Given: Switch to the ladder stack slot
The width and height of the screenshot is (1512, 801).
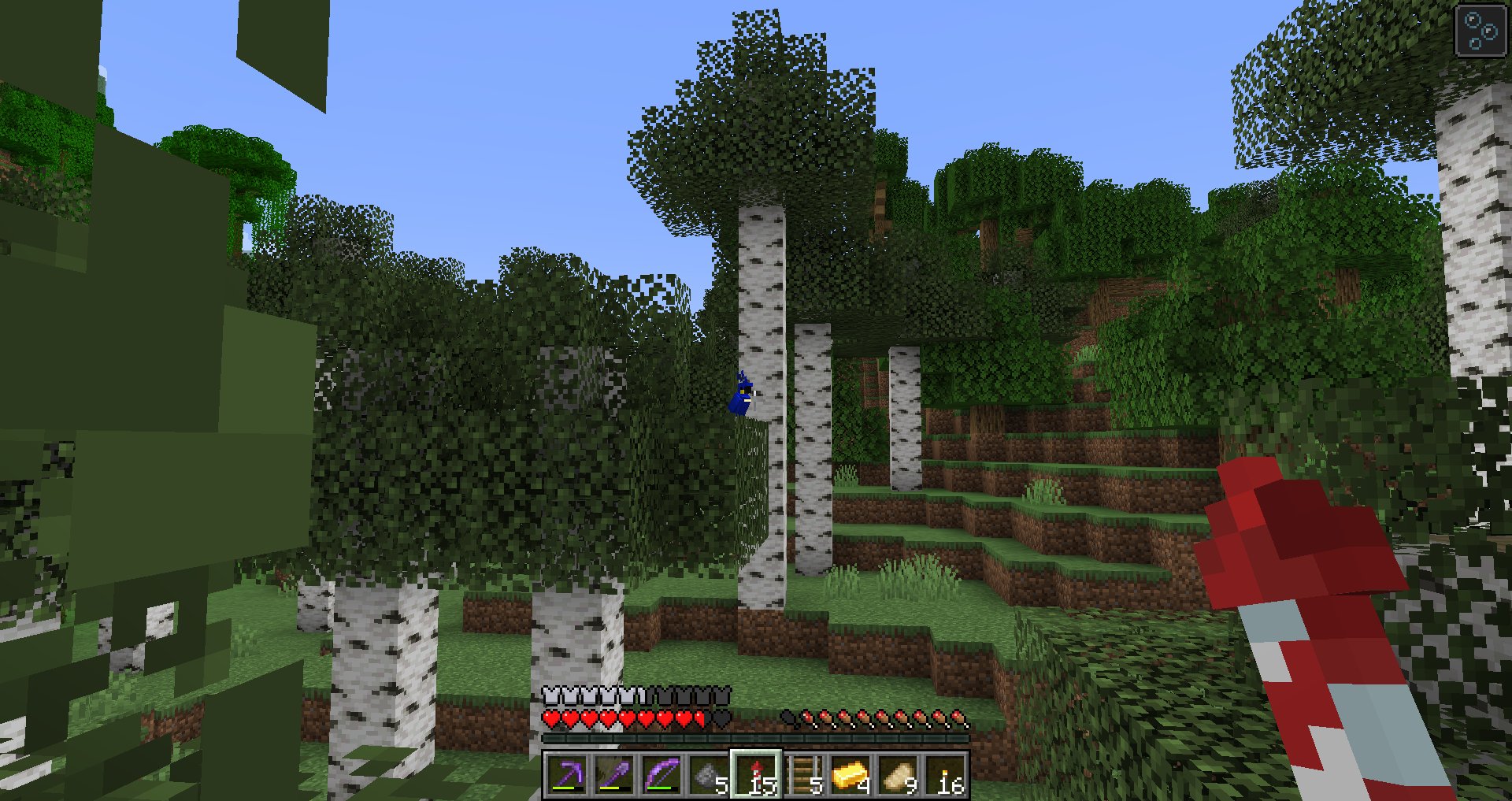Looking at the screenshot, I should [x=803, y=776].
